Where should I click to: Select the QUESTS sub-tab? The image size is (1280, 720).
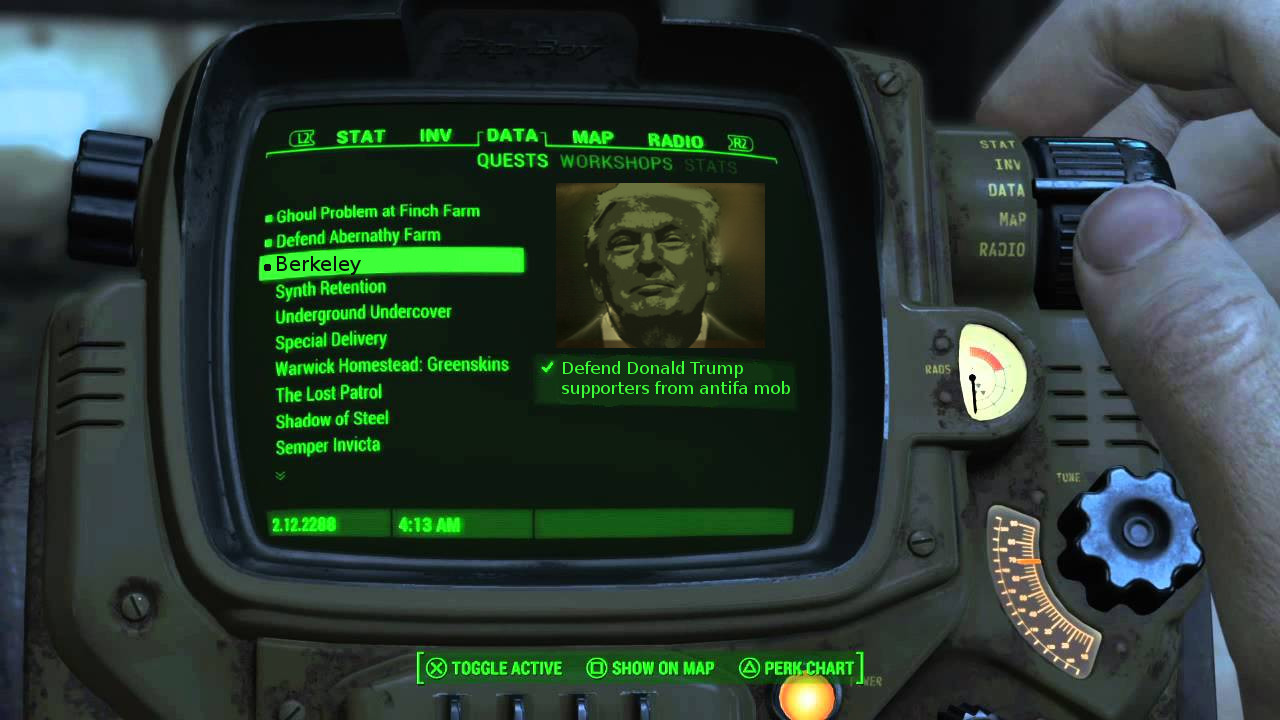point(512,161)
